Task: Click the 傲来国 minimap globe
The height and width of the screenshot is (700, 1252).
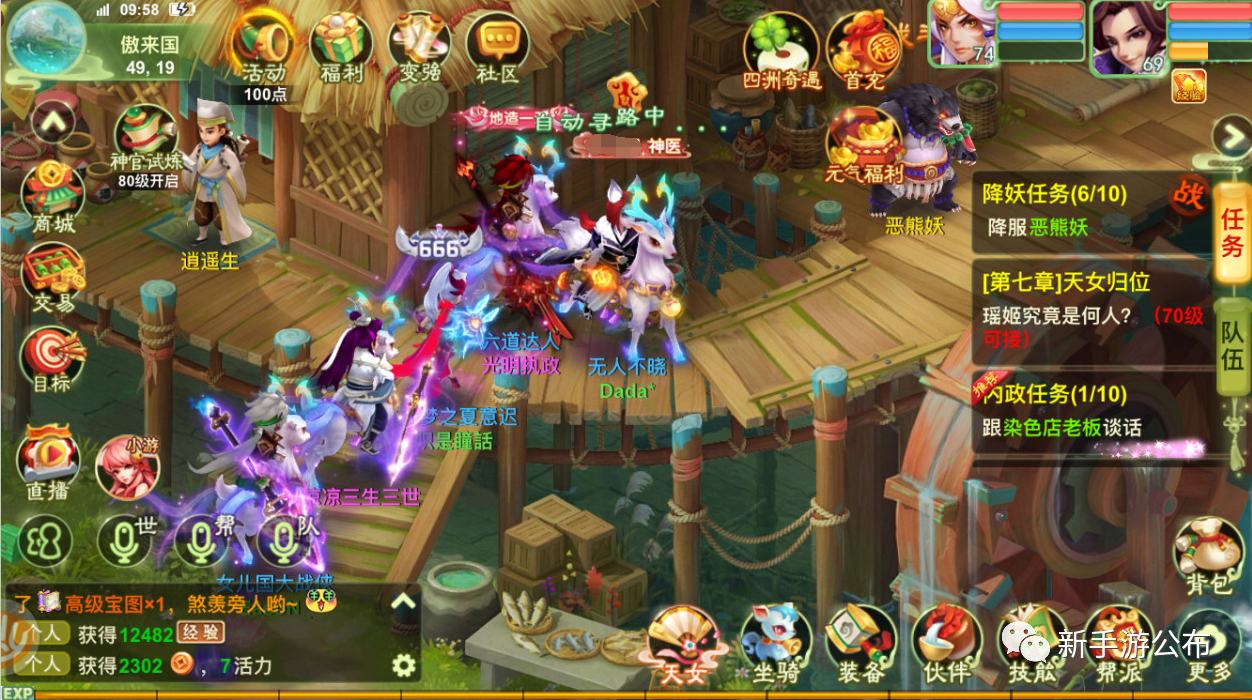Action: click(x=46, y=38)
